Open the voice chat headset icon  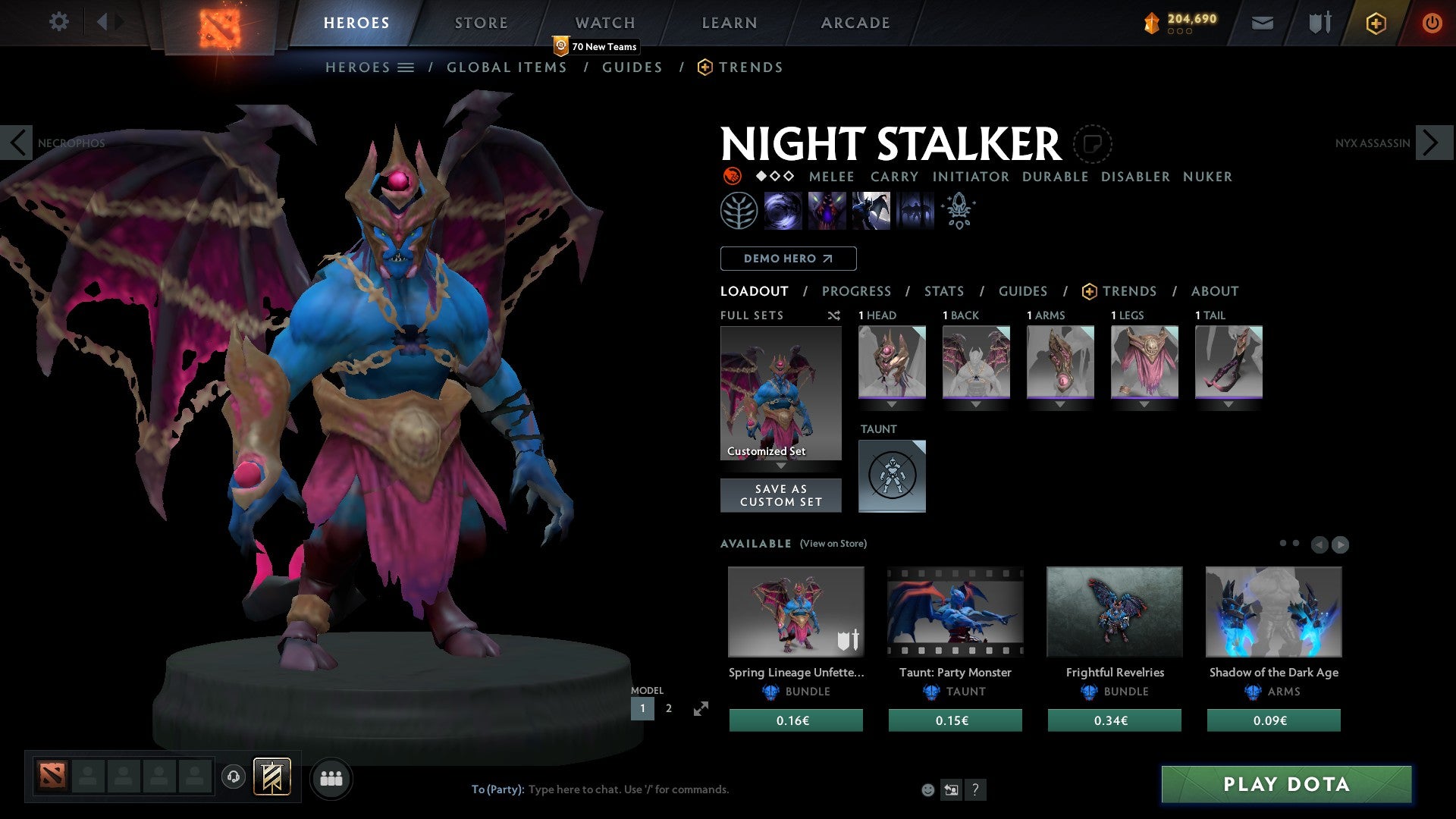(x=233, y=778)
